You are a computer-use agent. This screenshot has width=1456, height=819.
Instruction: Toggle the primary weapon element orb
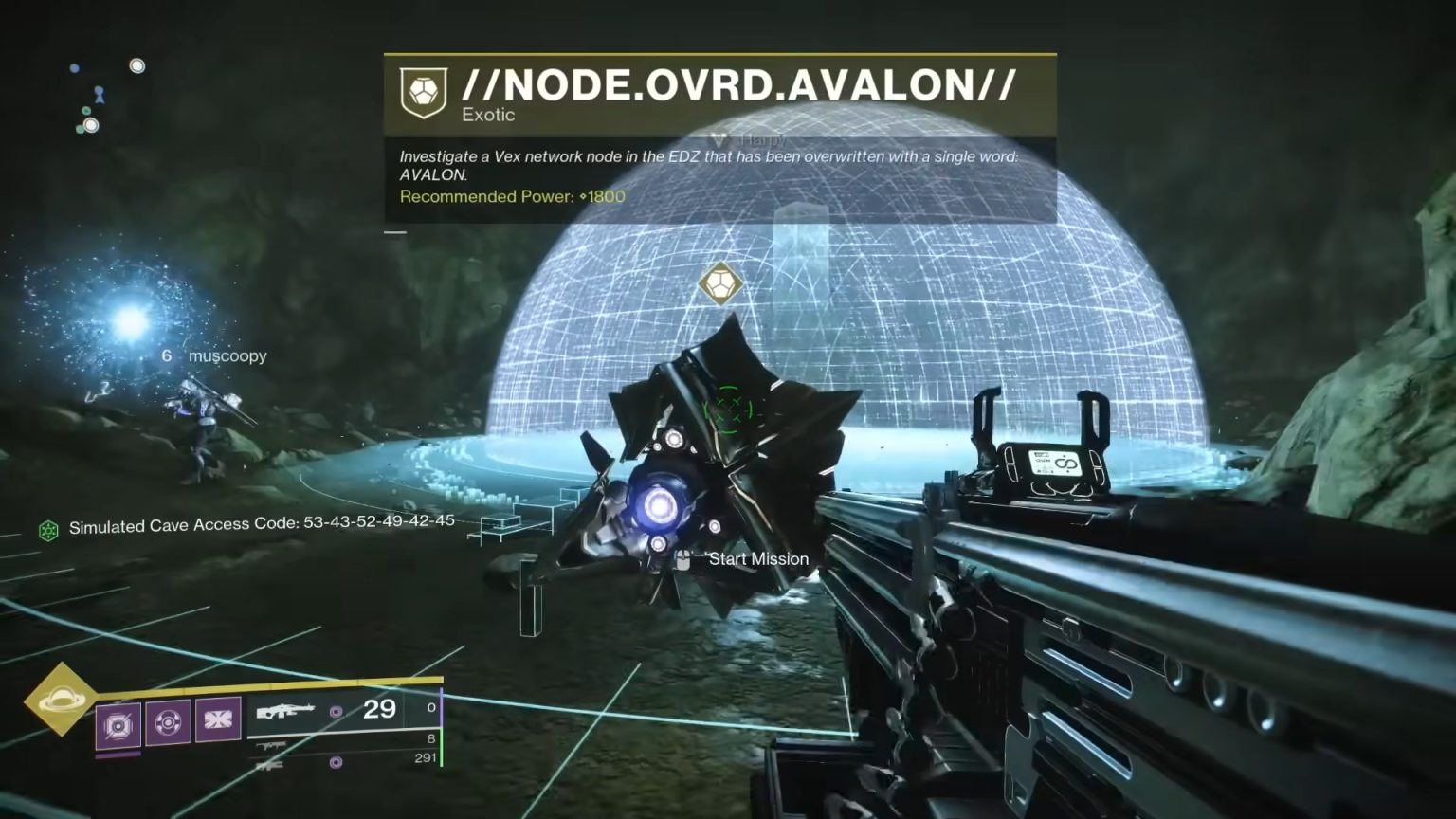[x=337, y=710]
